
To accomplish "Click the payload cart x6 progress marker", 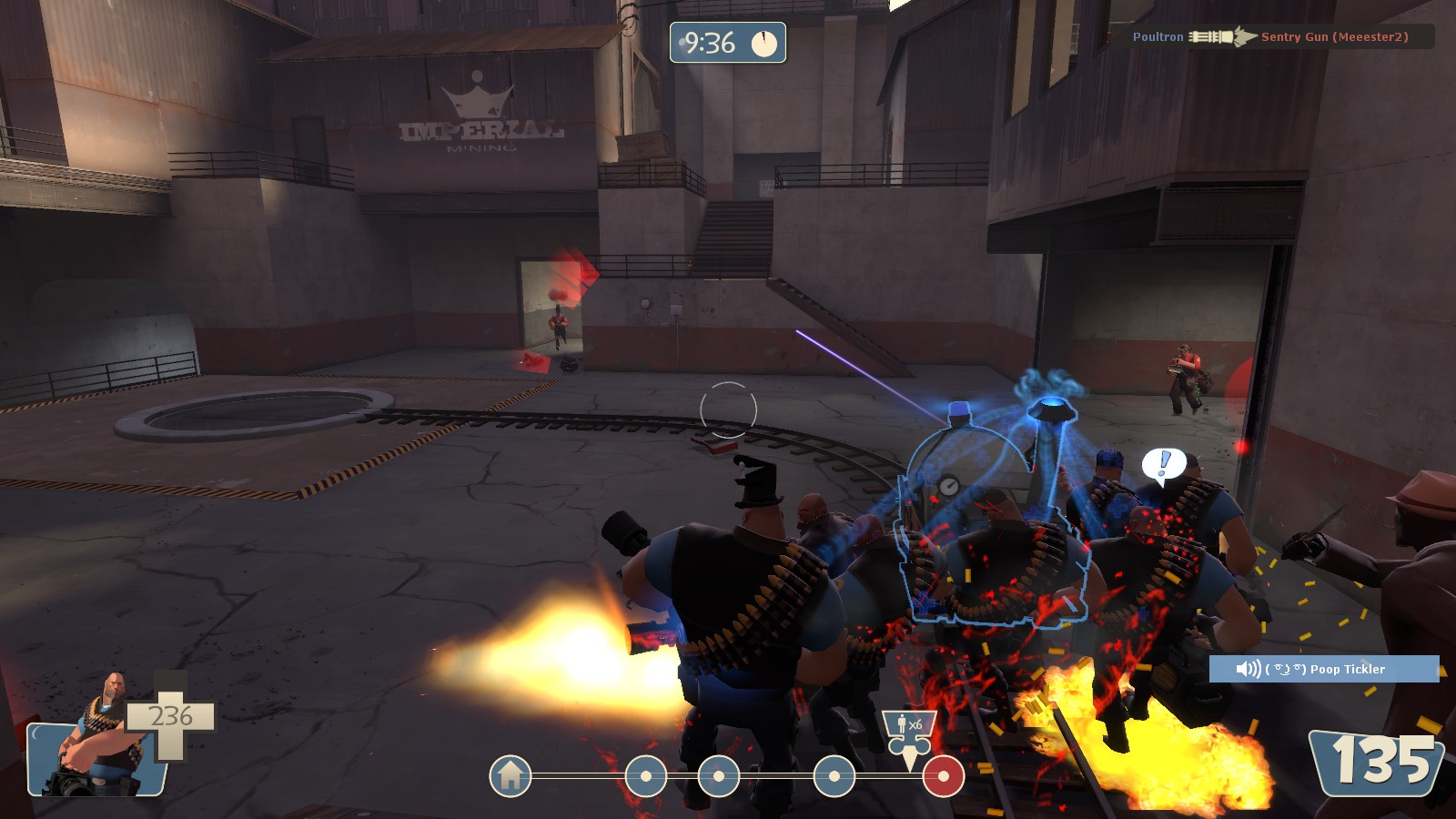I will [x=909, y=733].
